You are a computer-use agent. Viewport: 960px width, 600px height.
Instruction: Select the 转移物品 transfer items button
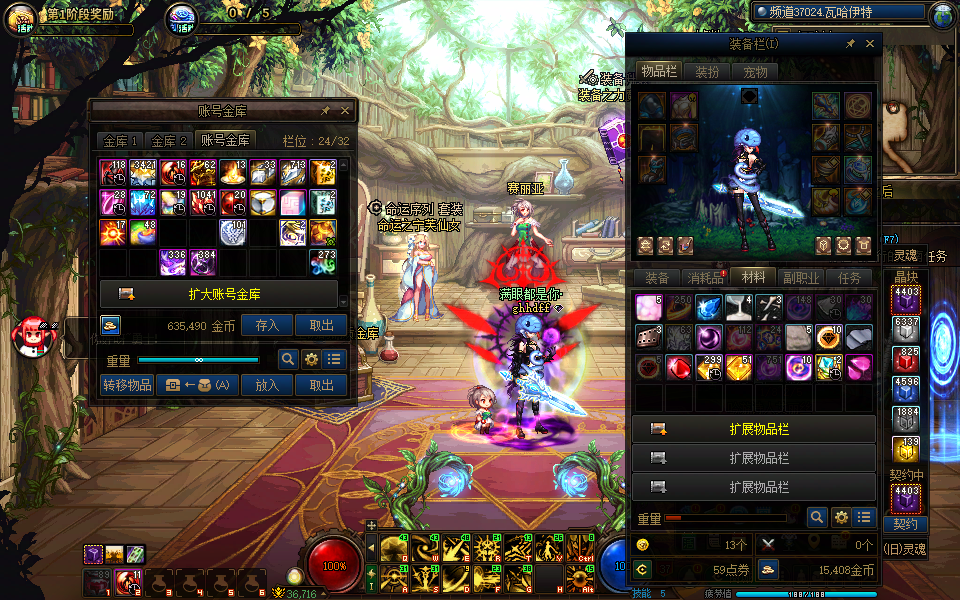128,385
